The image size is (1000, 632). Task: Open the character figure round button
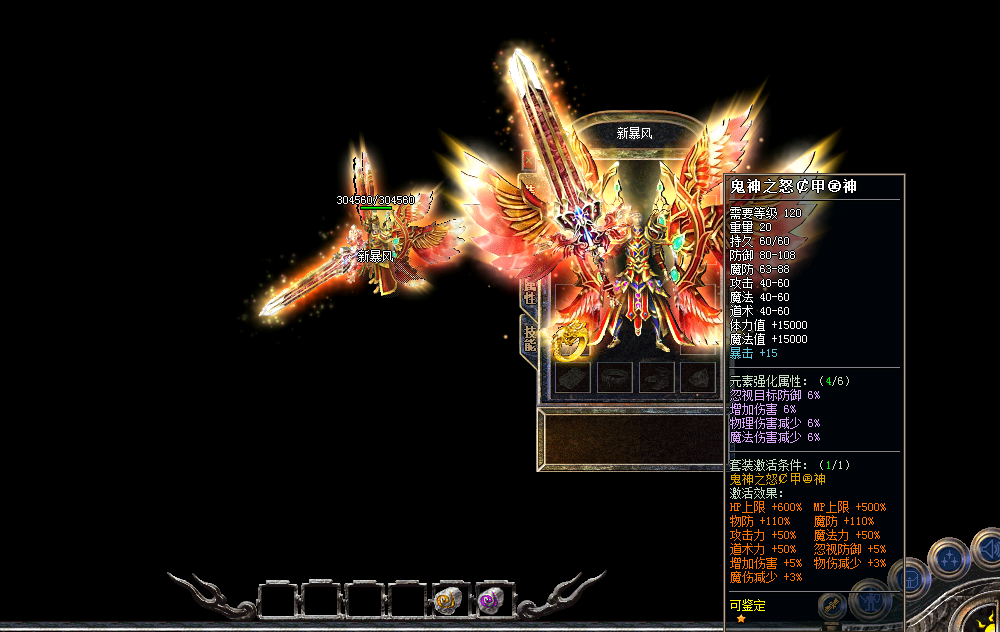[868, 602]
